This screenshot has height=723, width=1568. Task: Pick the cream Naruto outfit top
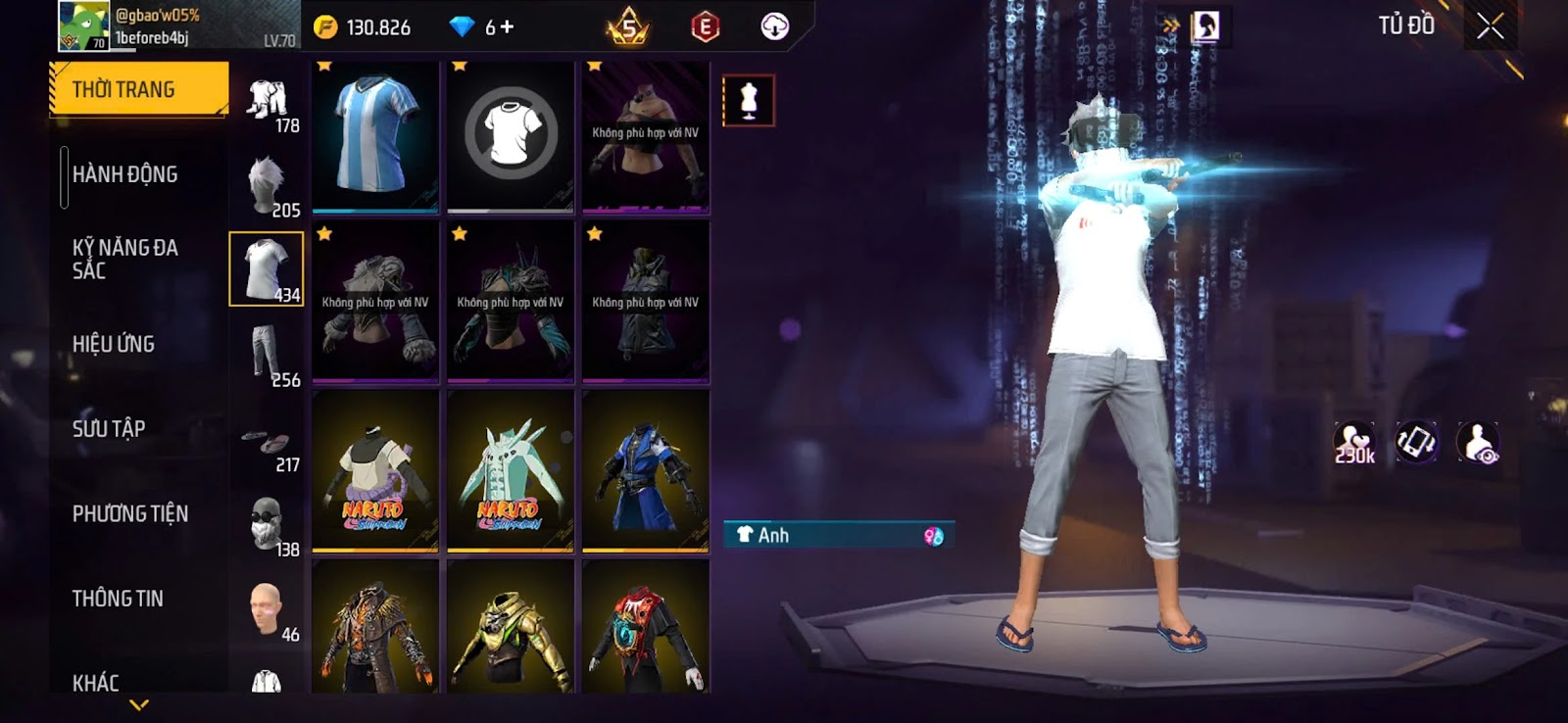[375, 471]
